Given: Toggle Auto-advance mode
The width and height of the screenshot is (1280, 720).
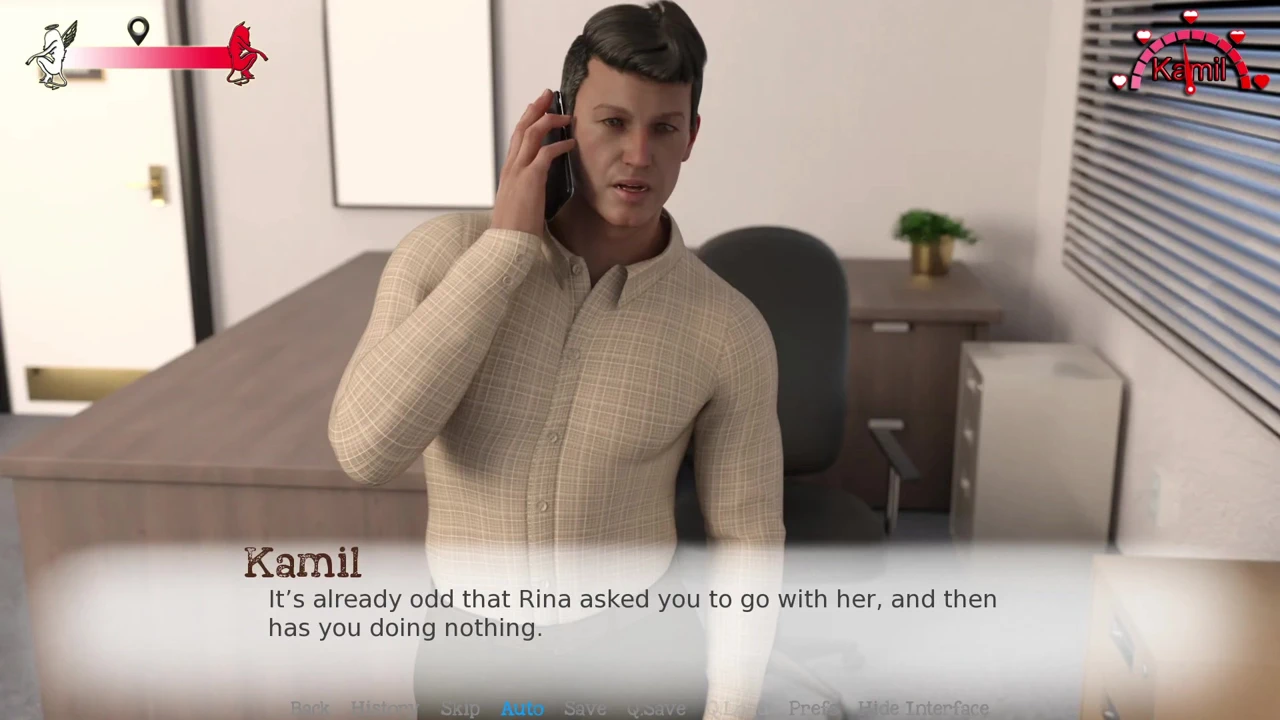Looking at the screenshot, I should point(522,708).
